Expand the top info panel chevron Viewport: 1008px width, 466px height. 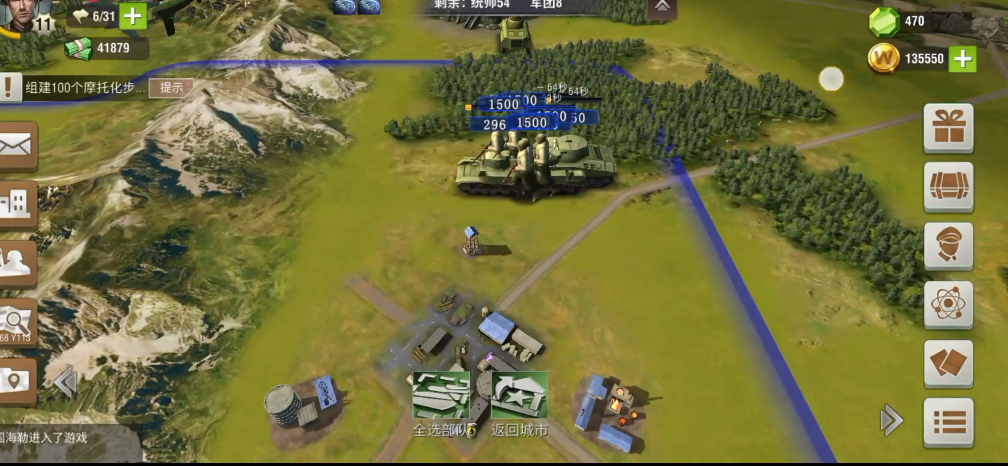pyautogui.click(x=662, y=7)
